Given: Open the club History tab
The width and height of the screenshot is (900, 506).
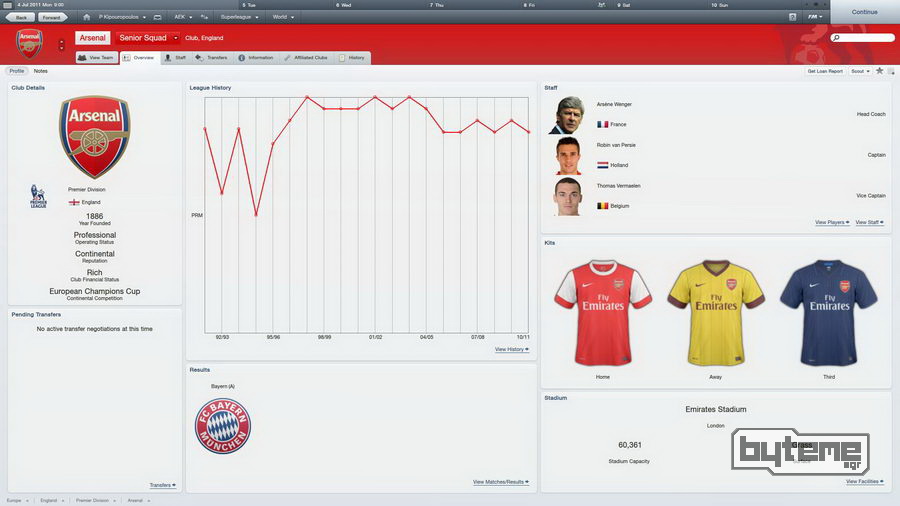Looking at the screenshot, I should coord(353,58).
